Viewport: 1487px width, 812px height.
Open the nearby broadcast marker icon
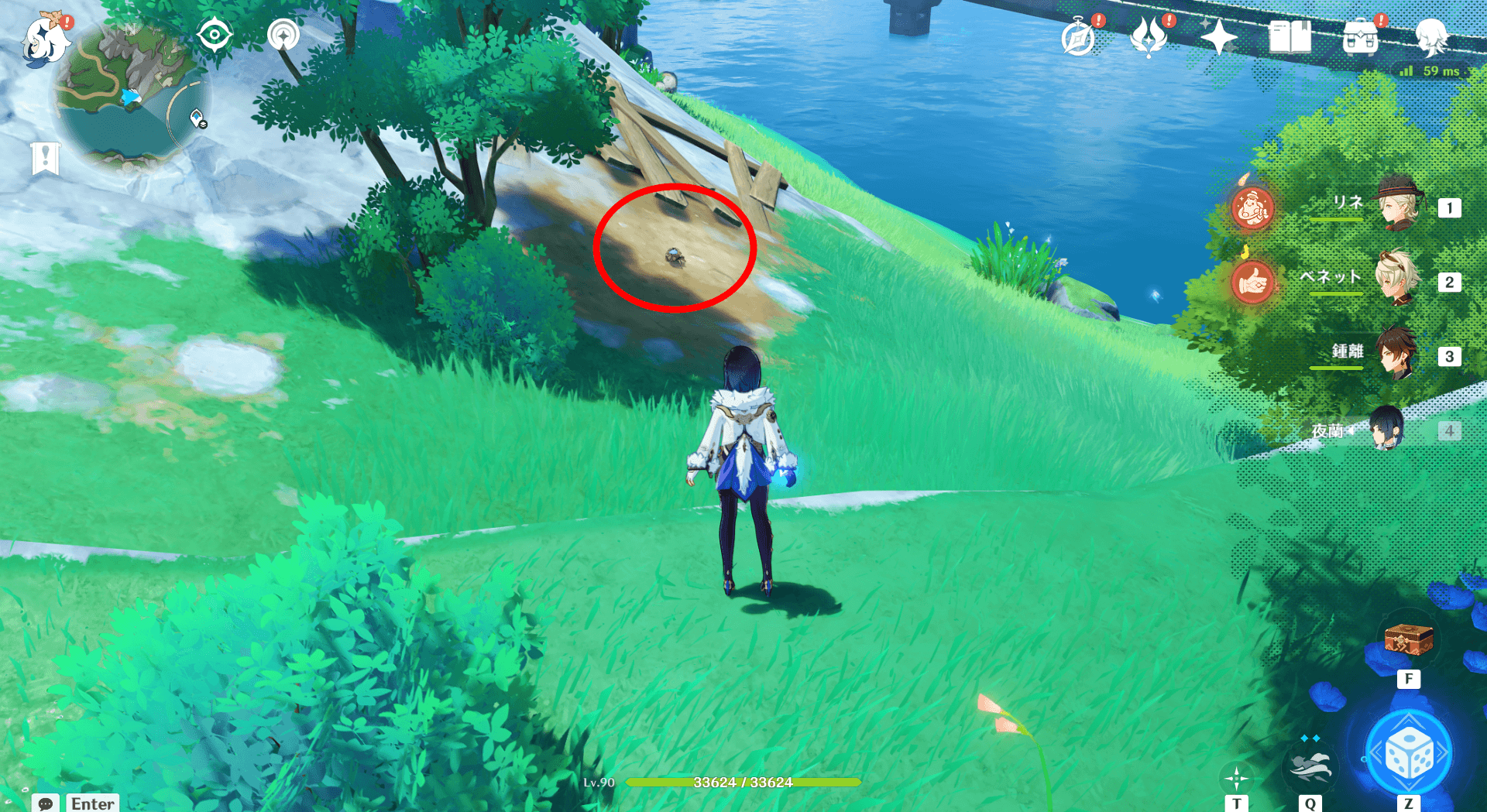tap(284, 34)
